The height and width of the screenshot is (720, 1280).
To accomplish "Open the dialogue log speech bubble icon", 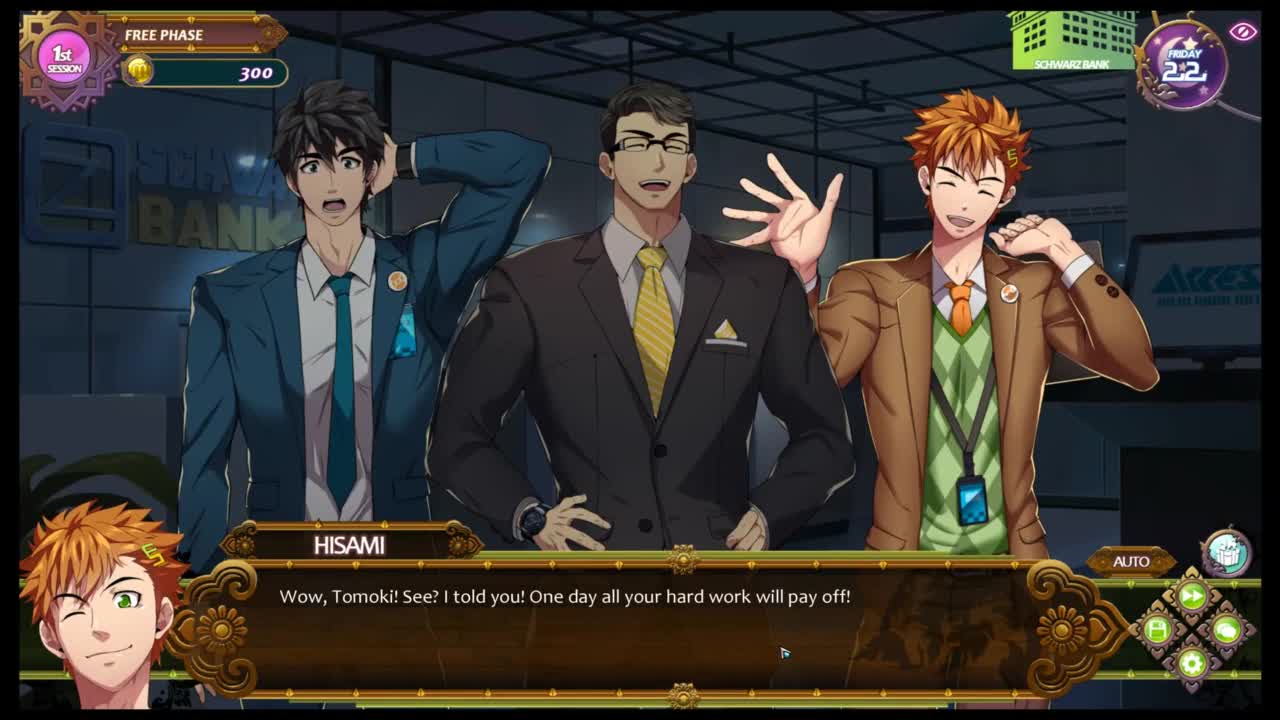I will (x=1226, y=630).
